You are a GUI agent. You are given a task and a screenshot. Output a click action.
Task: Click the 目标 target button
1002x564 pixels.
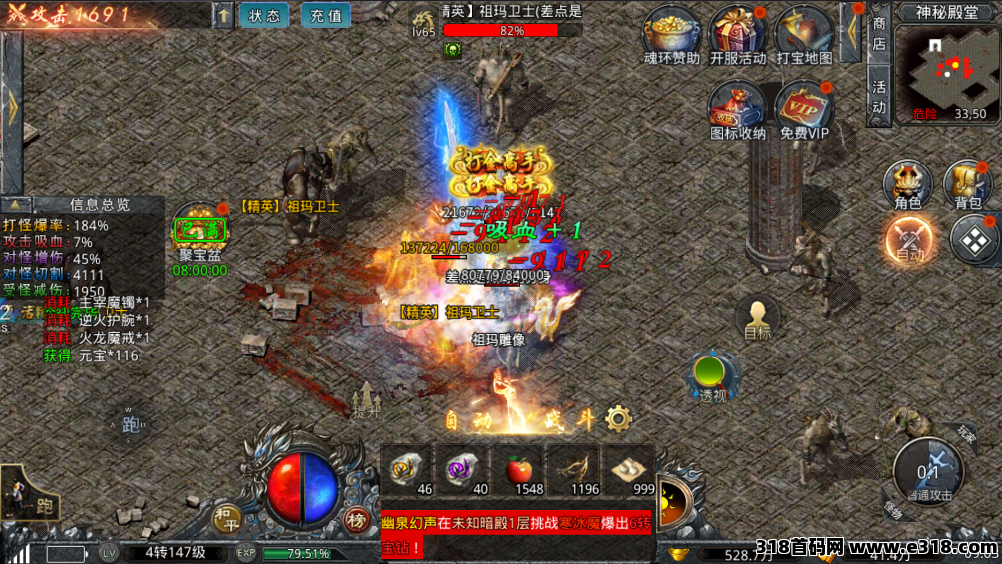tap(757, 319)
